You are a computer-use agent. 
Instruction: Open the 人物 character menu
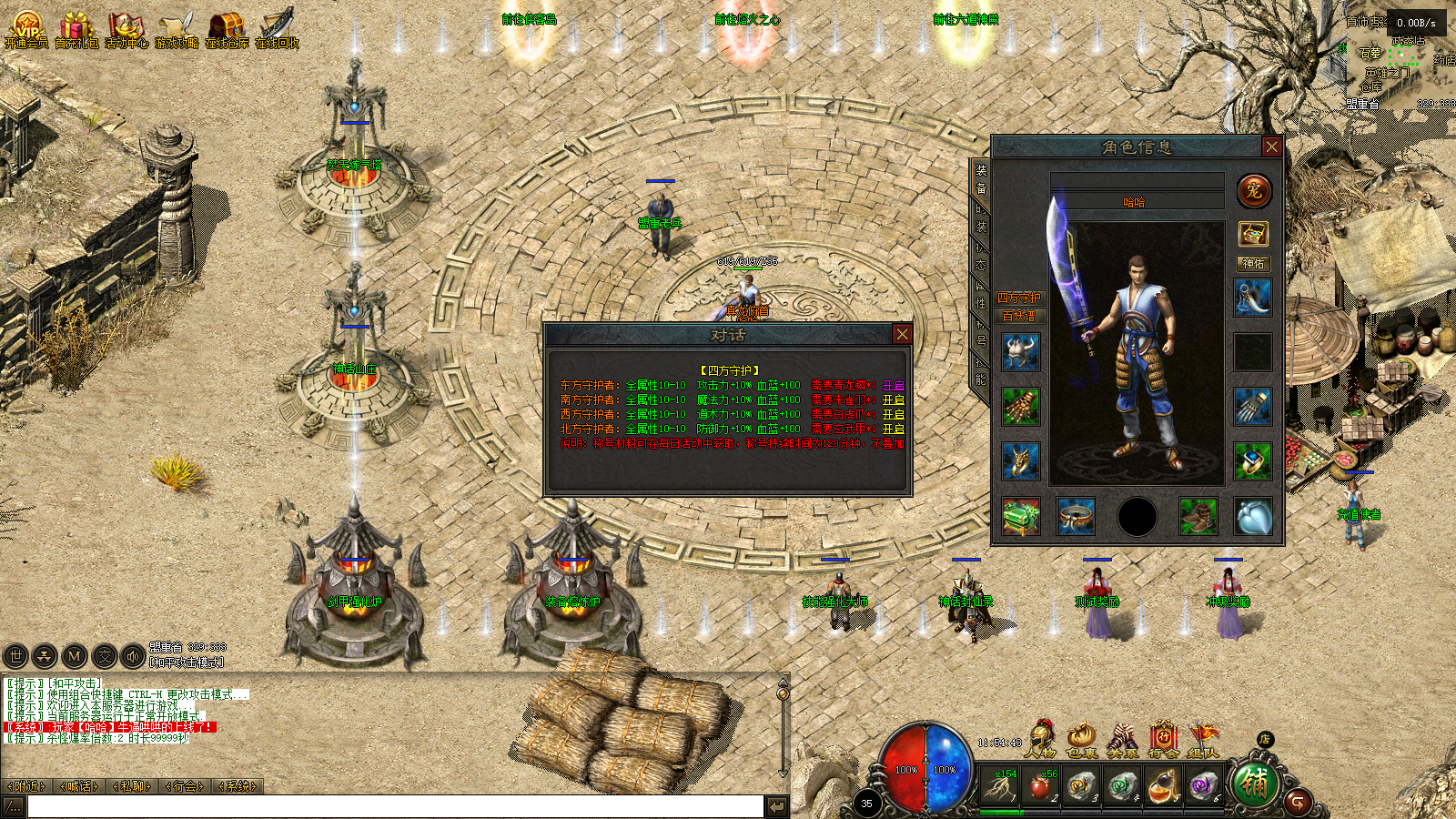[1039, 738]
